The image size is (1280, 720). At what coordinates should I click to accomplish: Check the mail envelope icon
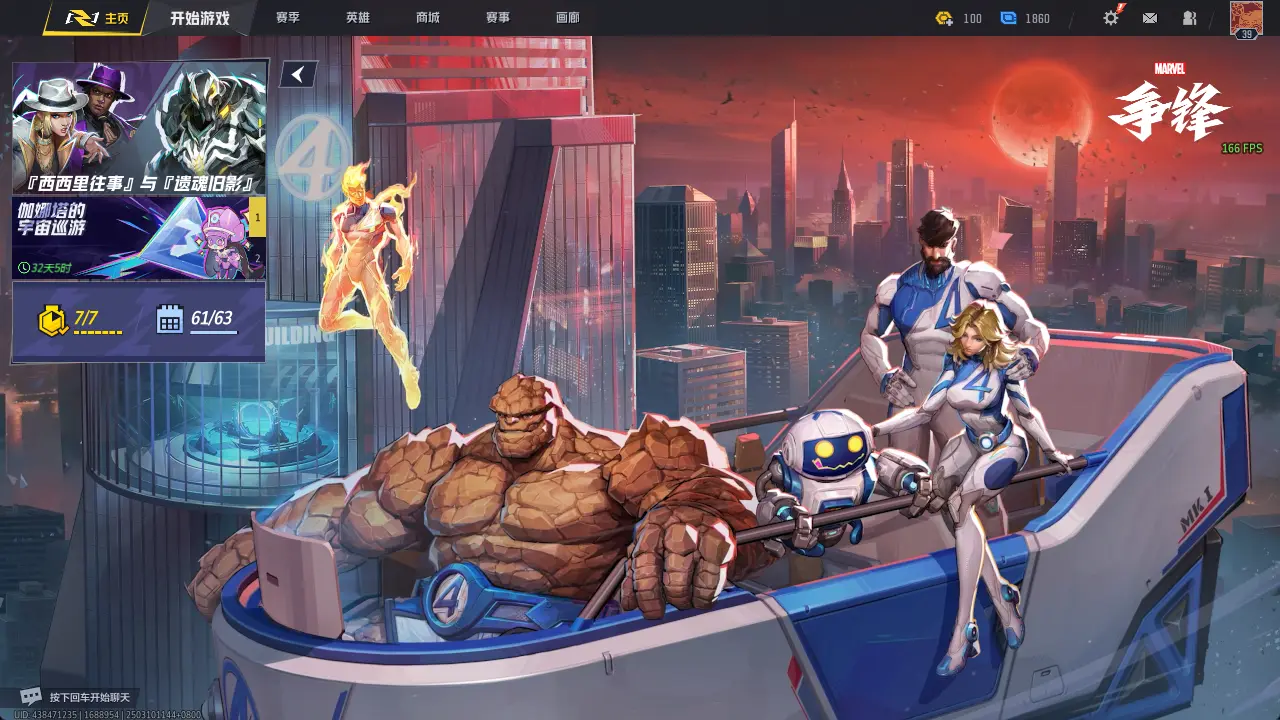pos(1150,18)
